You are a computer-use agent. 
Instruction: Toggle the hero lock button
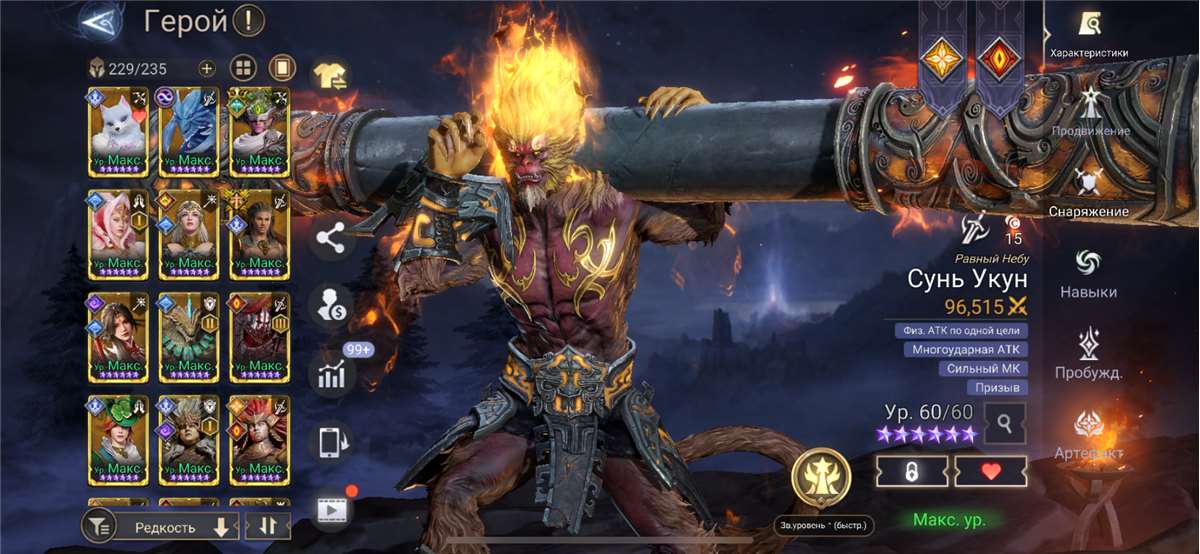(x=911, y=472)
